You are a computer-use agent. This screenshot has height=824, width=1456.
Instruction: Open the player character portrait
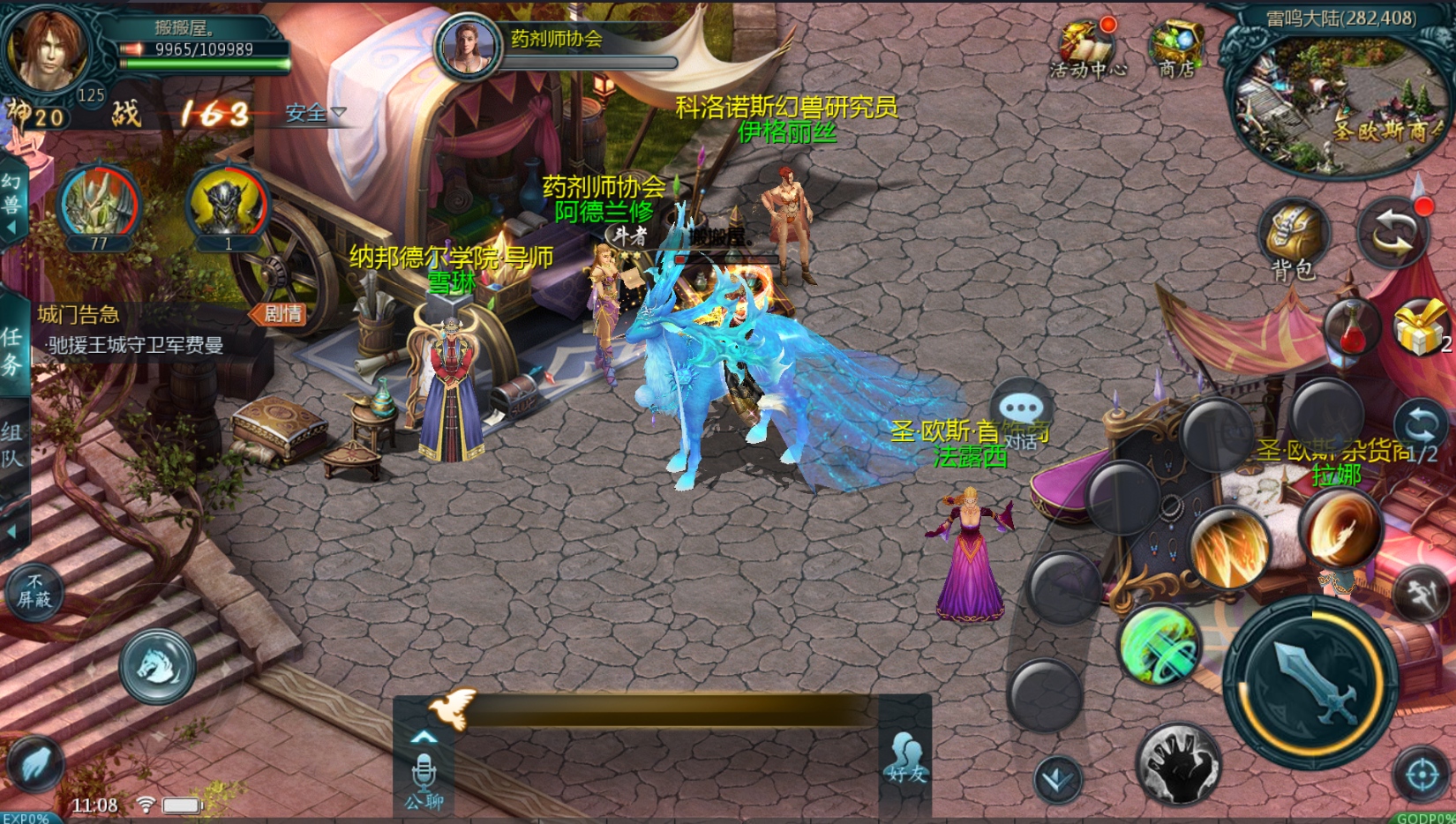[x=47, y=49]
